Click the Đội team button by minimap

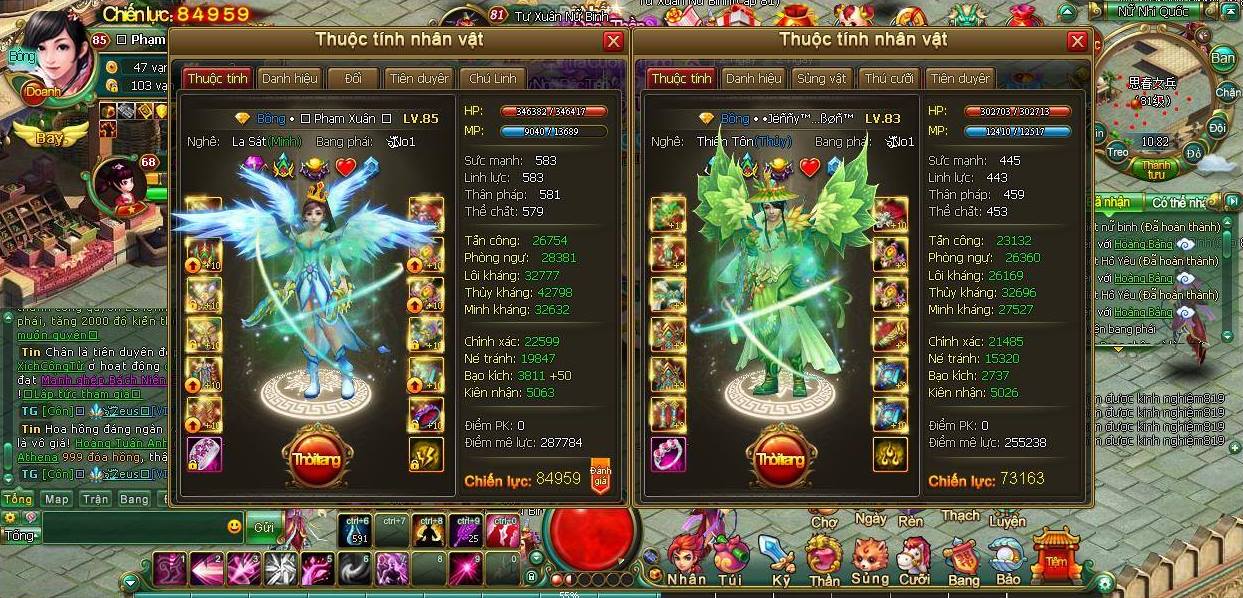1217,128
